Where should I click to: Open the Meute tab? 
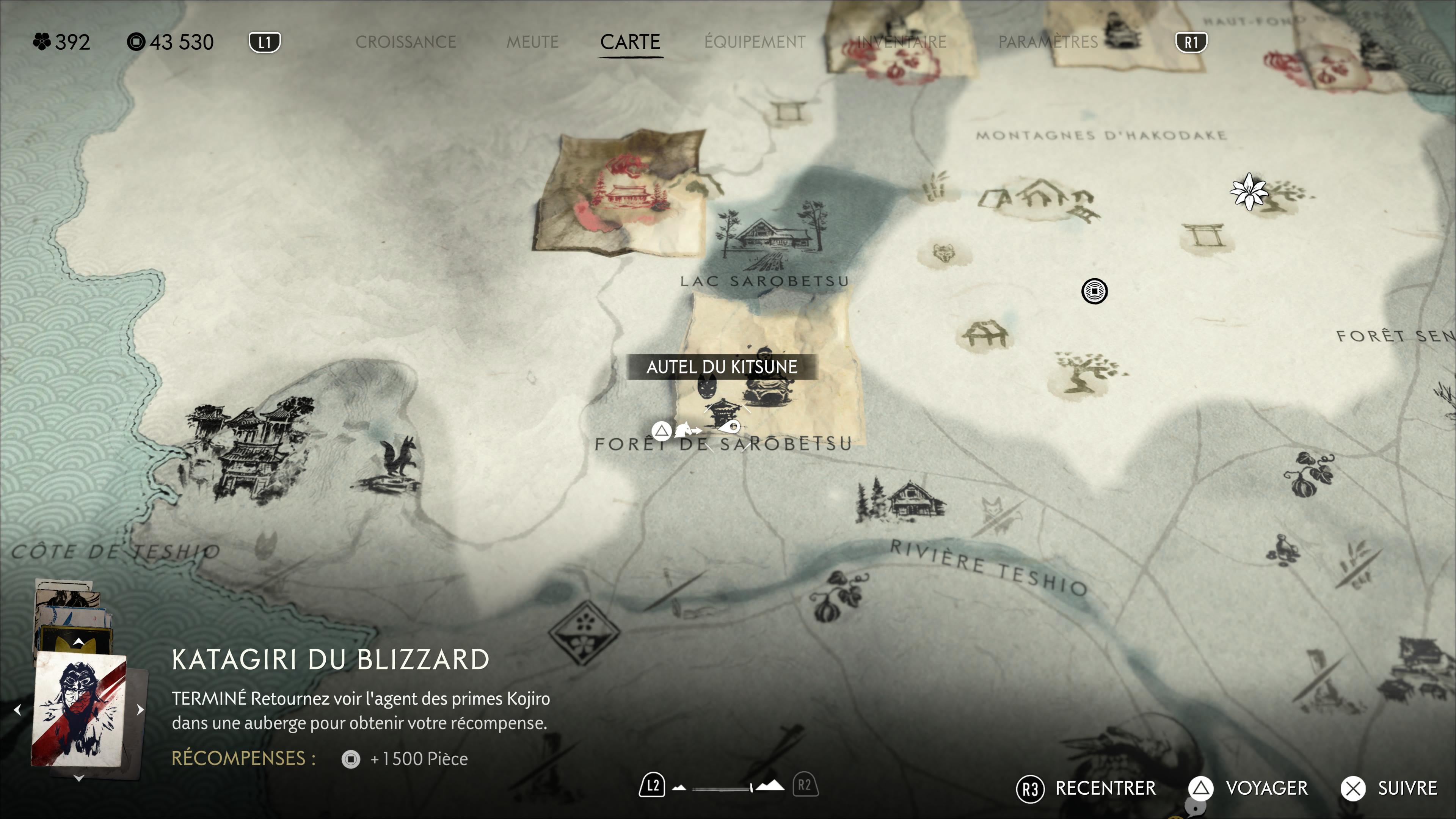532,42
